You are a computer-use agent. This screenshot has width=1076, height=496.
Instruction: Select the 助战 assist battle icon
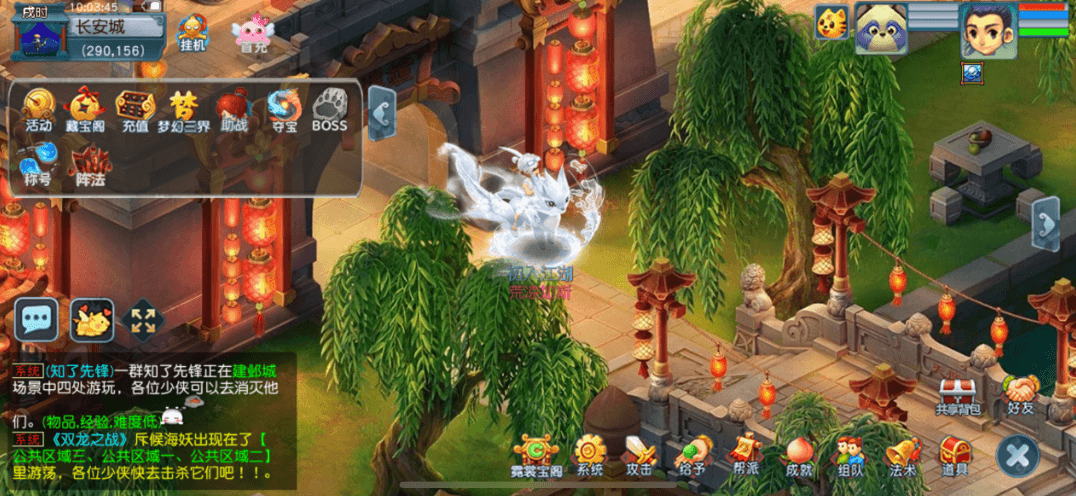[x=233, y=109]
